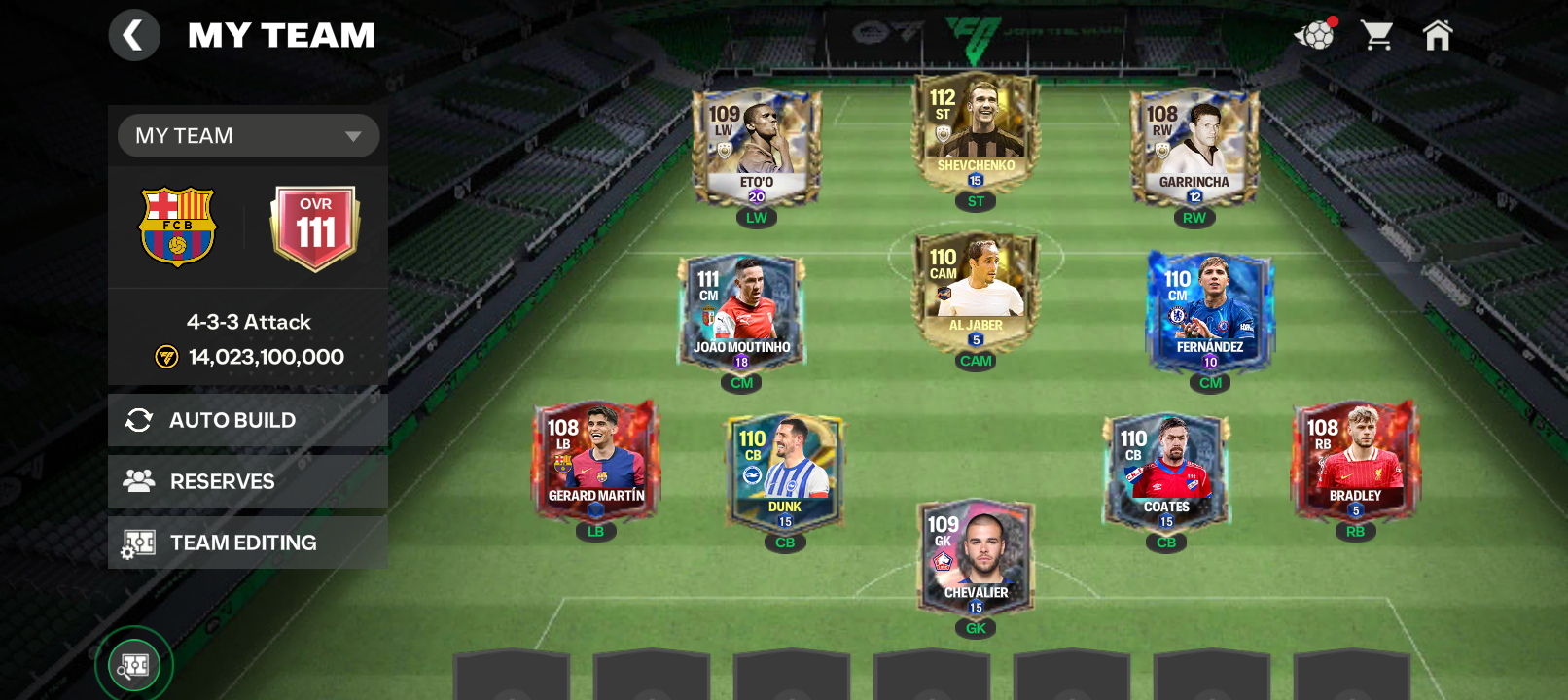Select João Moutinho CM card
Viewport: 1568px width, 700px height.
pyautogui.click(x=741, y=313)
